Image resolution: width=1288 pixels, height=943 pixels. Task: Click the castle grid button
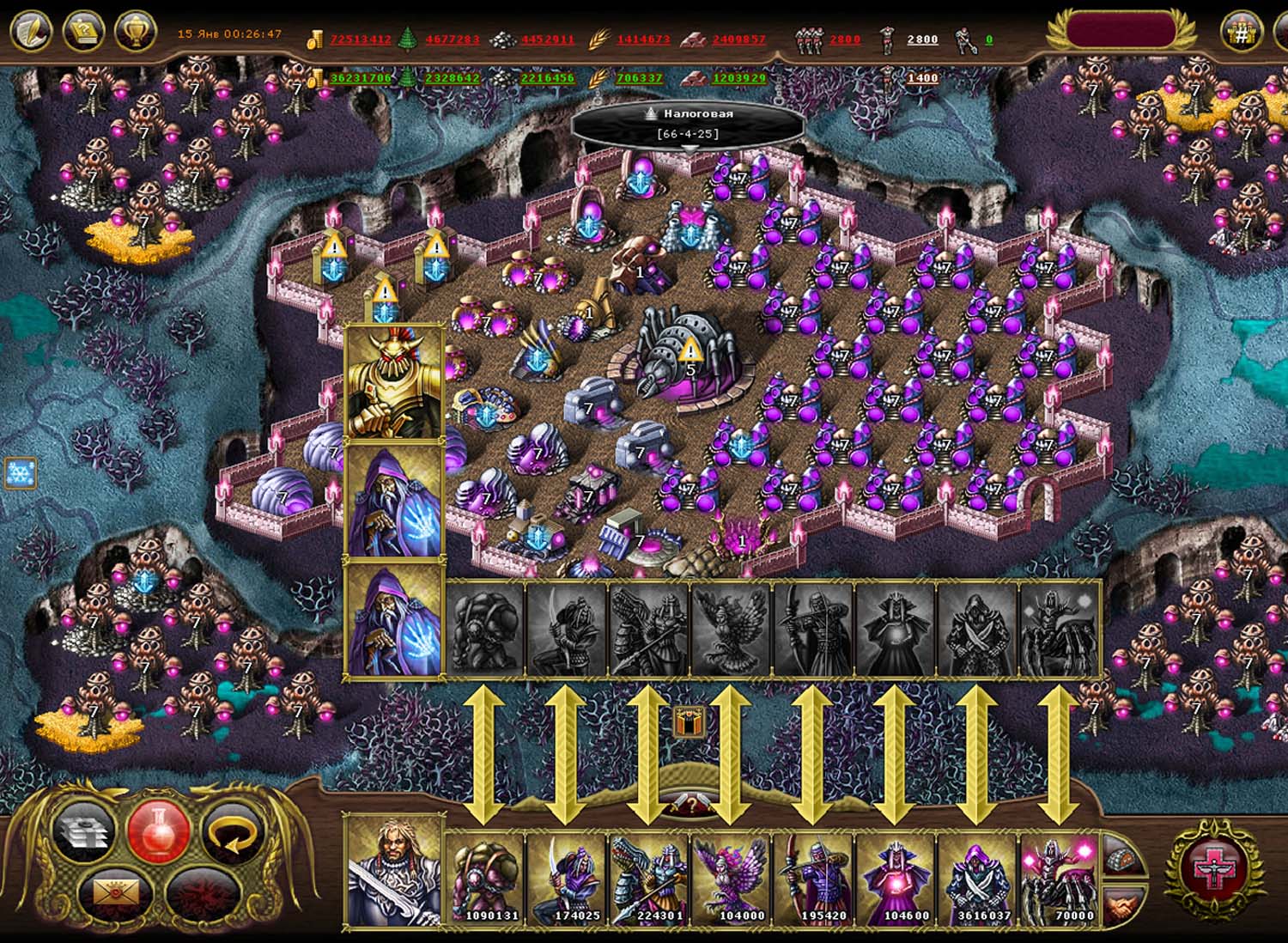(x=1241, y=32)
